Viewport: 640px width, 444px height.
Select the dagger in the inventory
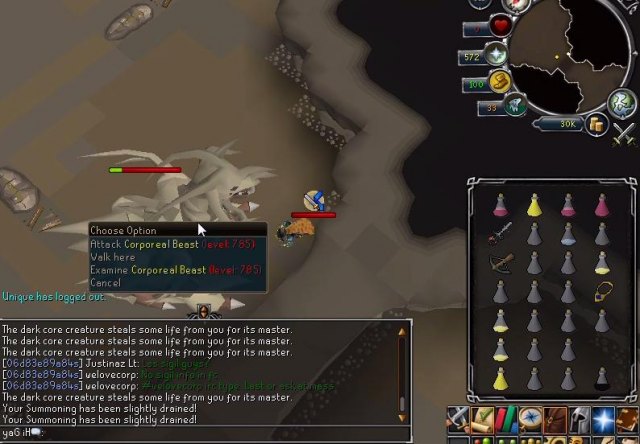501,234
